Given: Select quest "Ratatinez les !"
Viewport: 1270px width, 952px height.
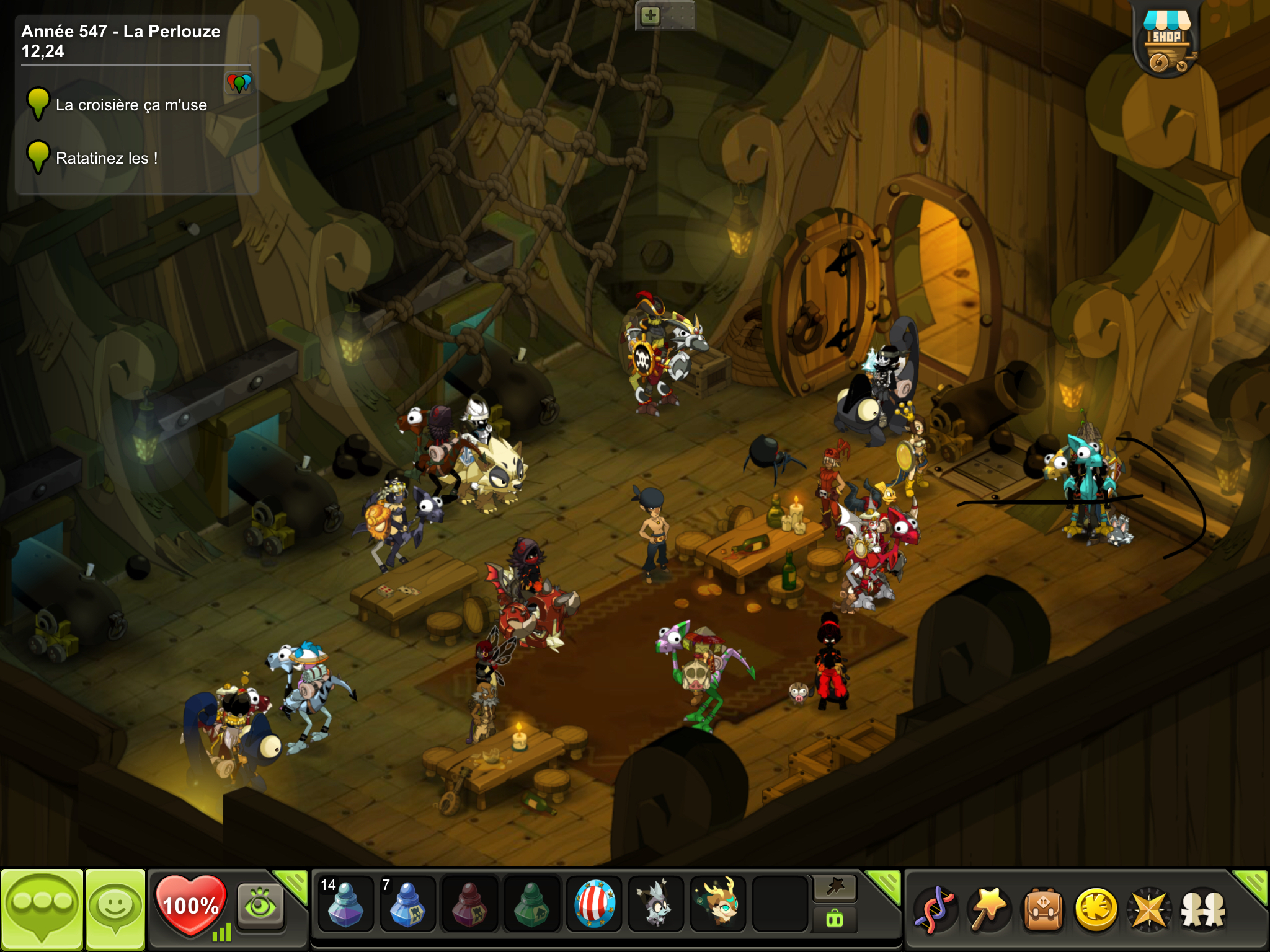Looking at the screenshot, I should [x=107, y=159].
